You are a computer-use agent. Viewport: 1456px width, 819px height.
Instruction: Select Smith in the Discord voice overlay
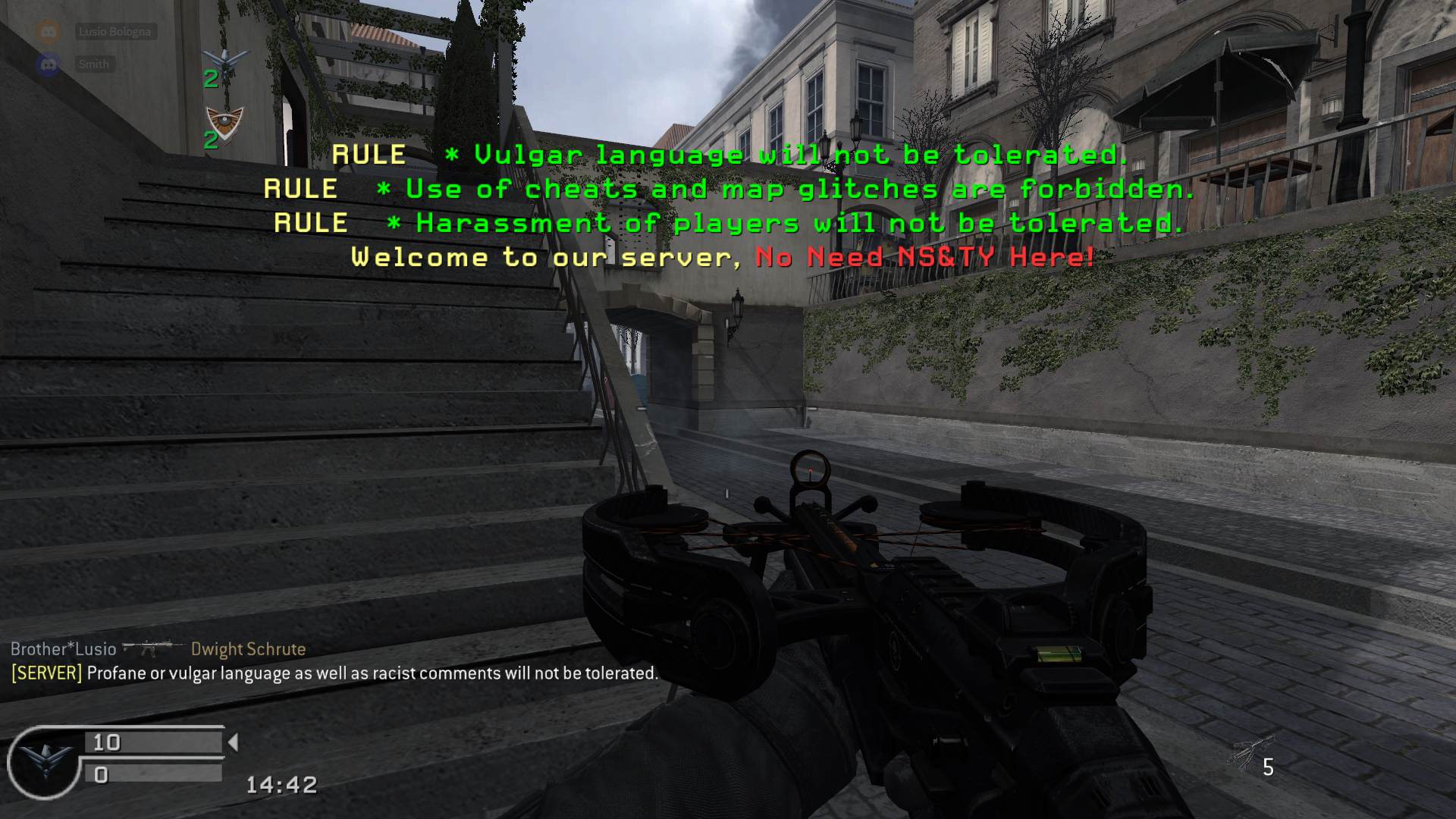point(93,64)
